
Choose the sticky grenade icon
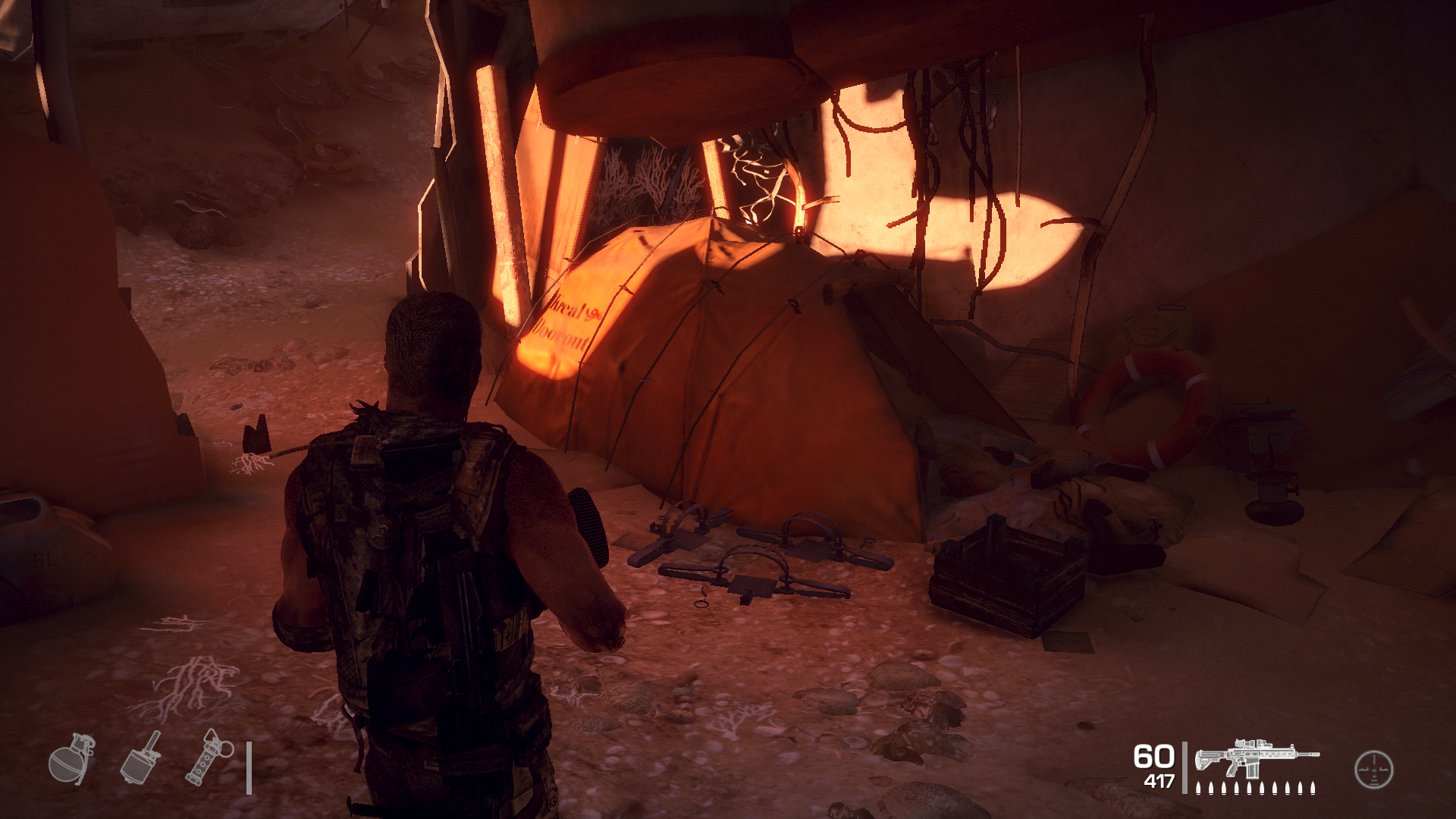[141, 758]
